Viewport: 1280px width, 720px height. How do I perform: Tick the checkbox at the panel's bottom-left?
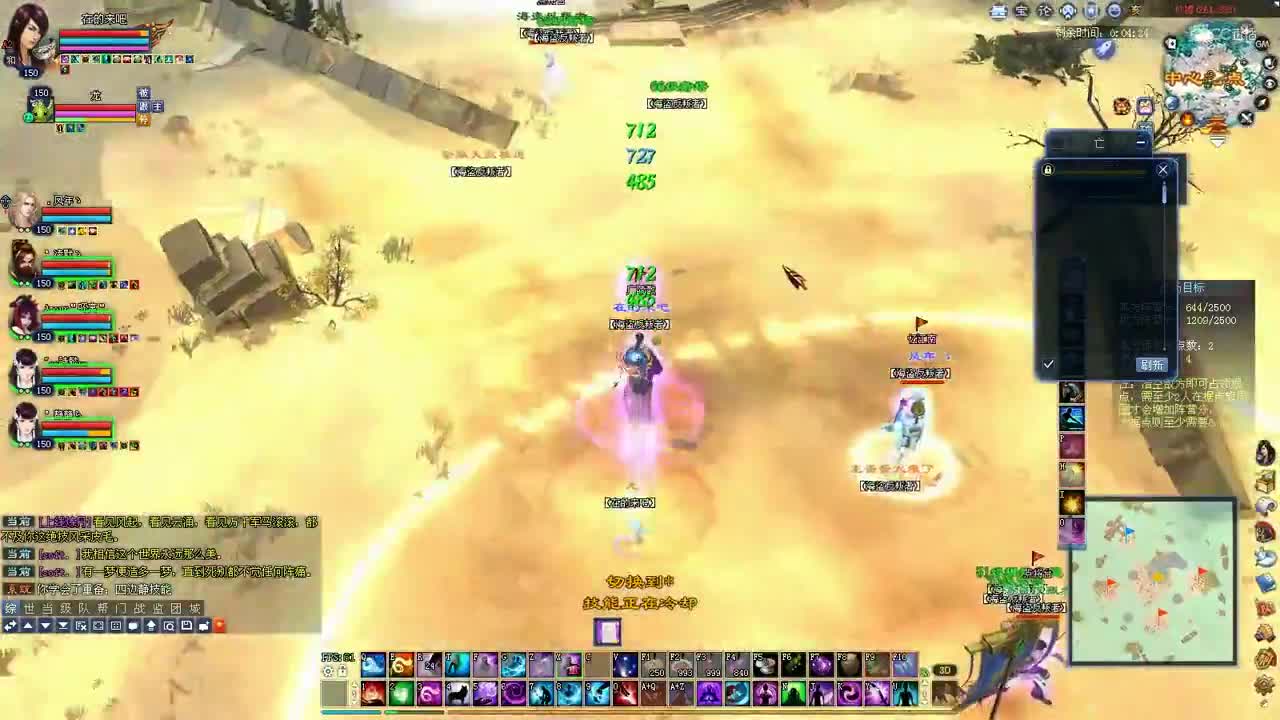(x=1048, y=363)
